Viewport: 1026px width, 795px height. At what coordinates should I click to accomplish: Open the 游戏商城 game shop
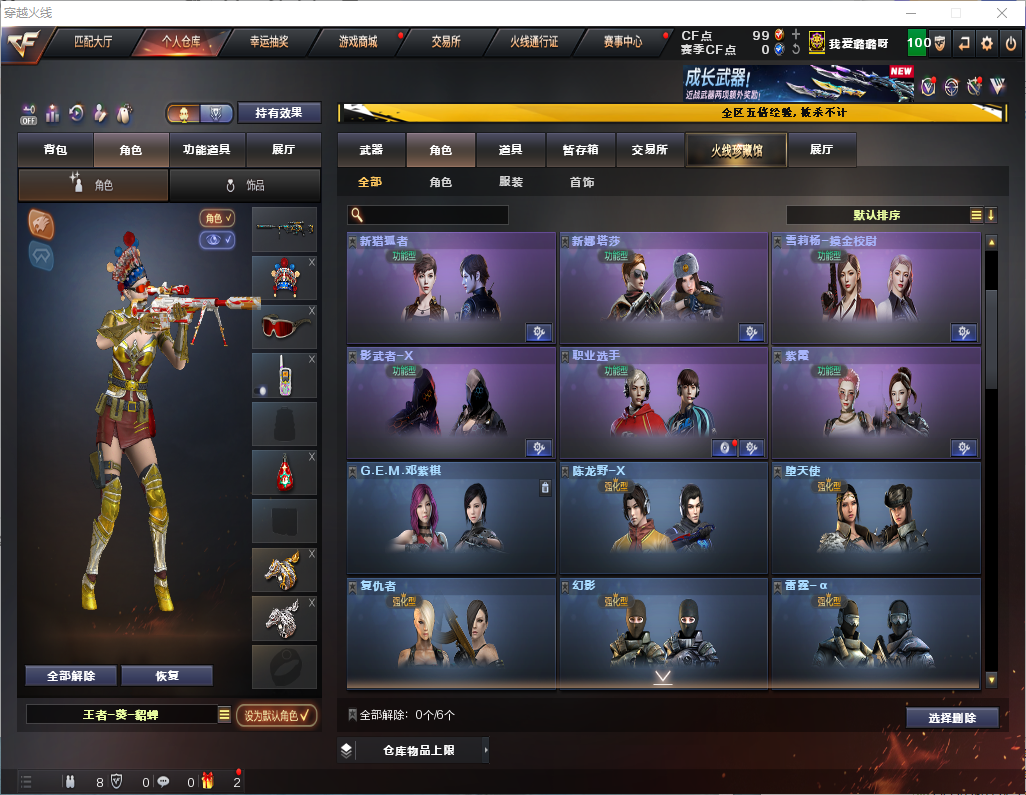coord(357,42)
